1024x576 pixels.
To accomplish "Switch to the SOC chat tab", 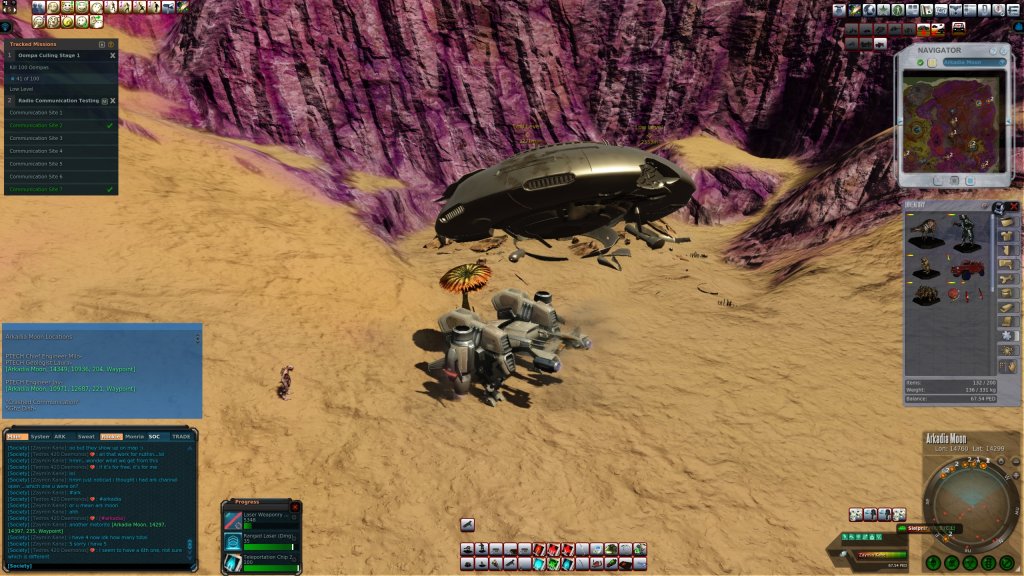I will [x=155, y=436].
